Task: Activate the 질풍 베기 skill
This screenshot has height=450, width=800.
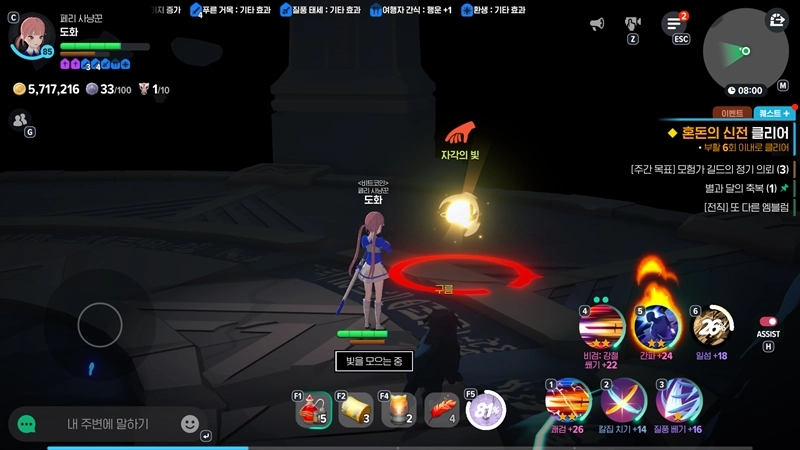Action: (678, 401)
